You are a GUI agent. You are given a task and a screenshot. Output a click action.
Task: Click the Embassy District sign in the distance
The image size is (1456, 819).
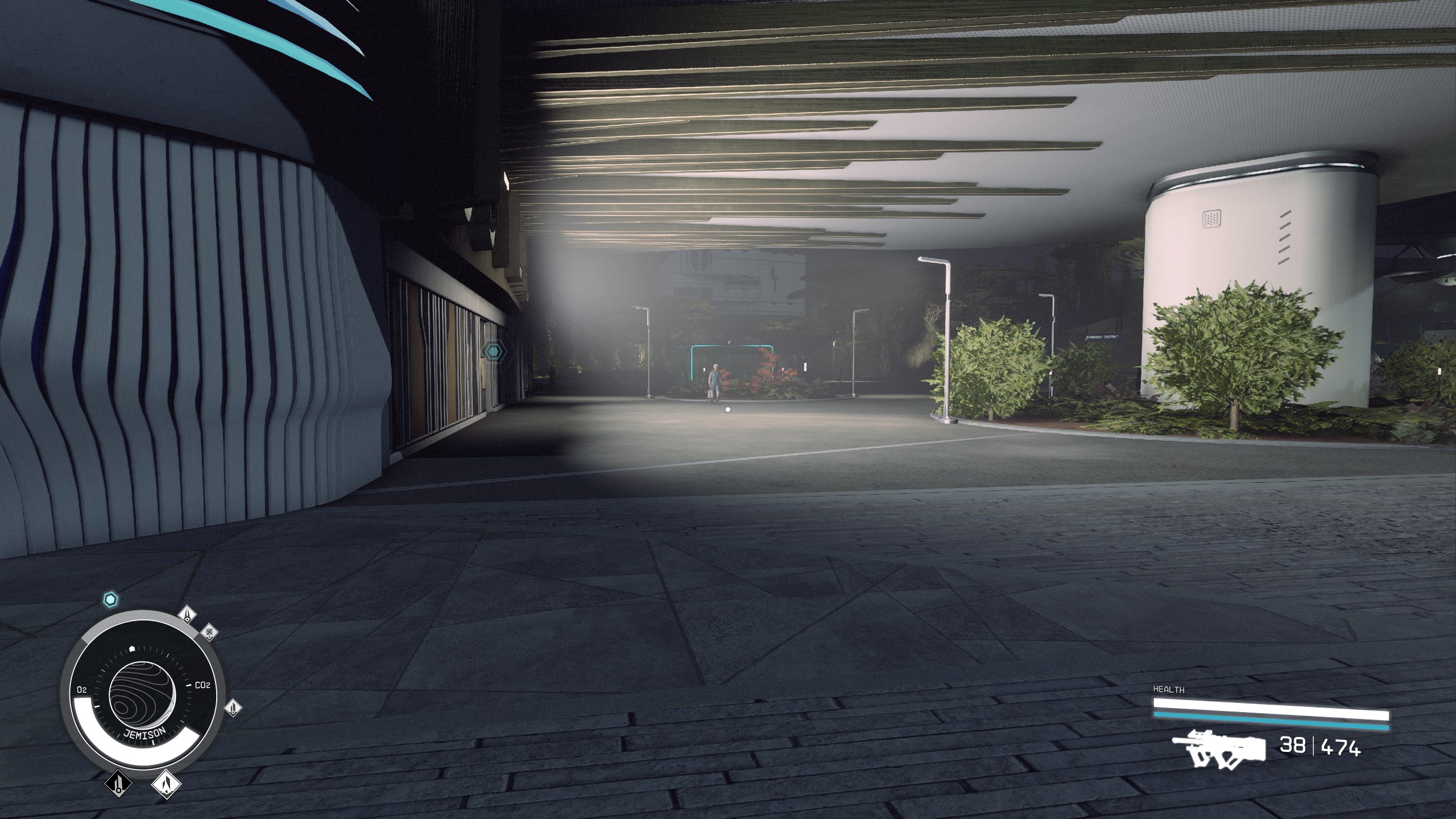tap(1102, 336)
